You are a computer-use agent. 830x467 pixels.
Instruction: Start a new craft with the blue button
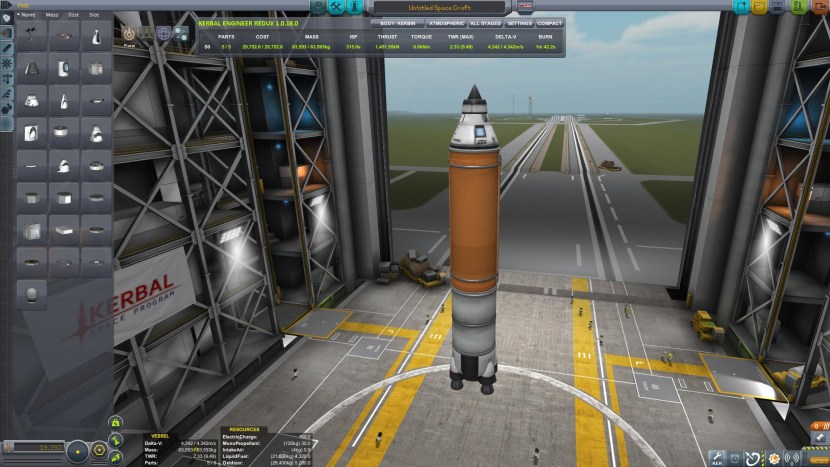[741, 7]
